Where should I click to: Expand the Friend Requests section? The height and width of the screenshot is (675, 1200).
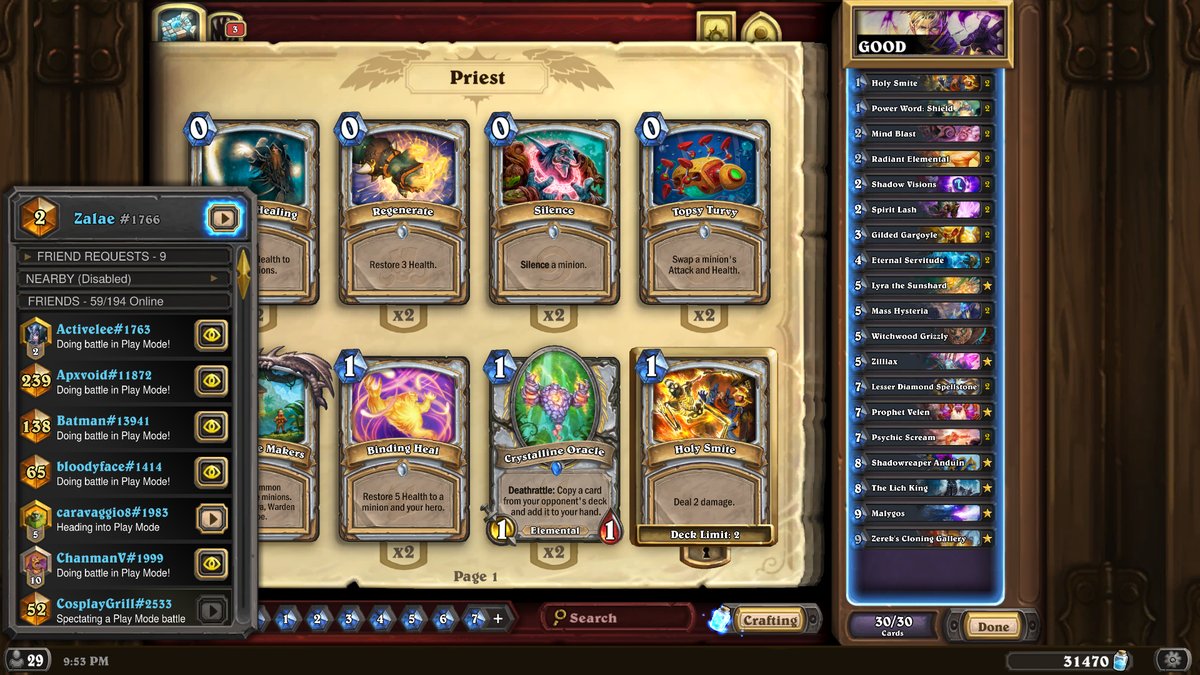[125, 256]
